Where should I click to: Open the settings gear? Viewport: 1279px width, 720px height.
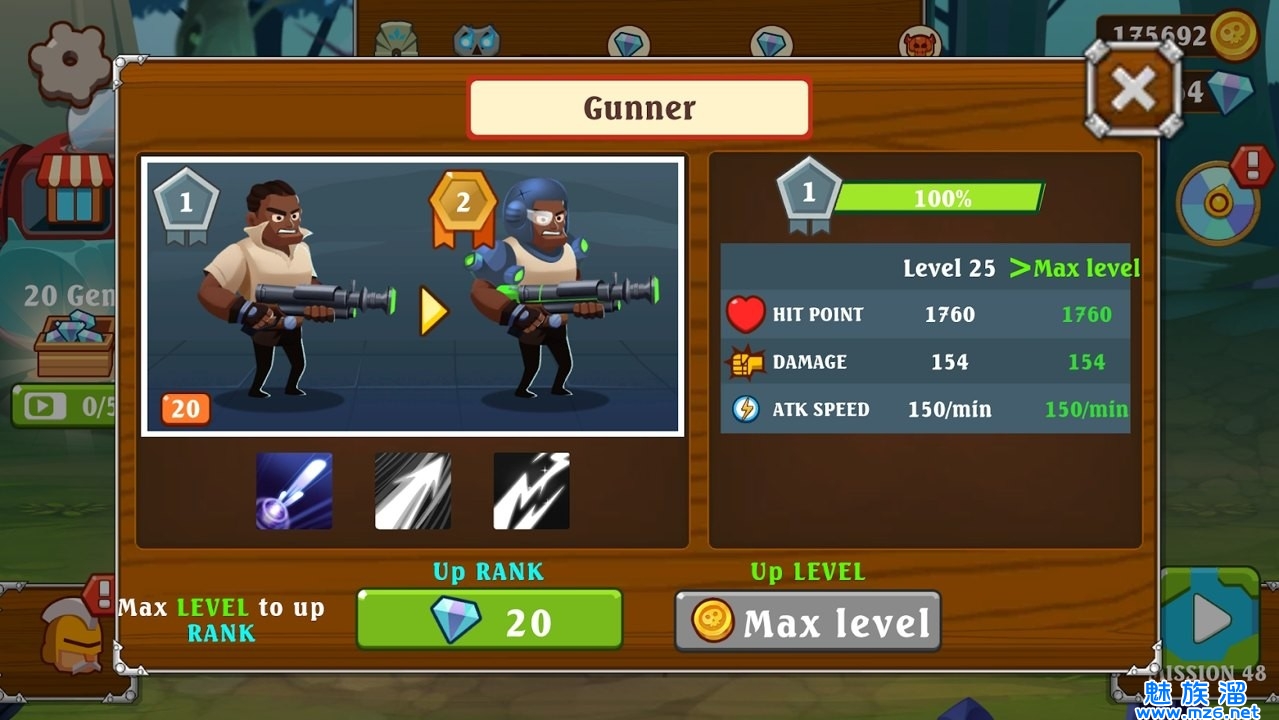[x=68, y=60]
